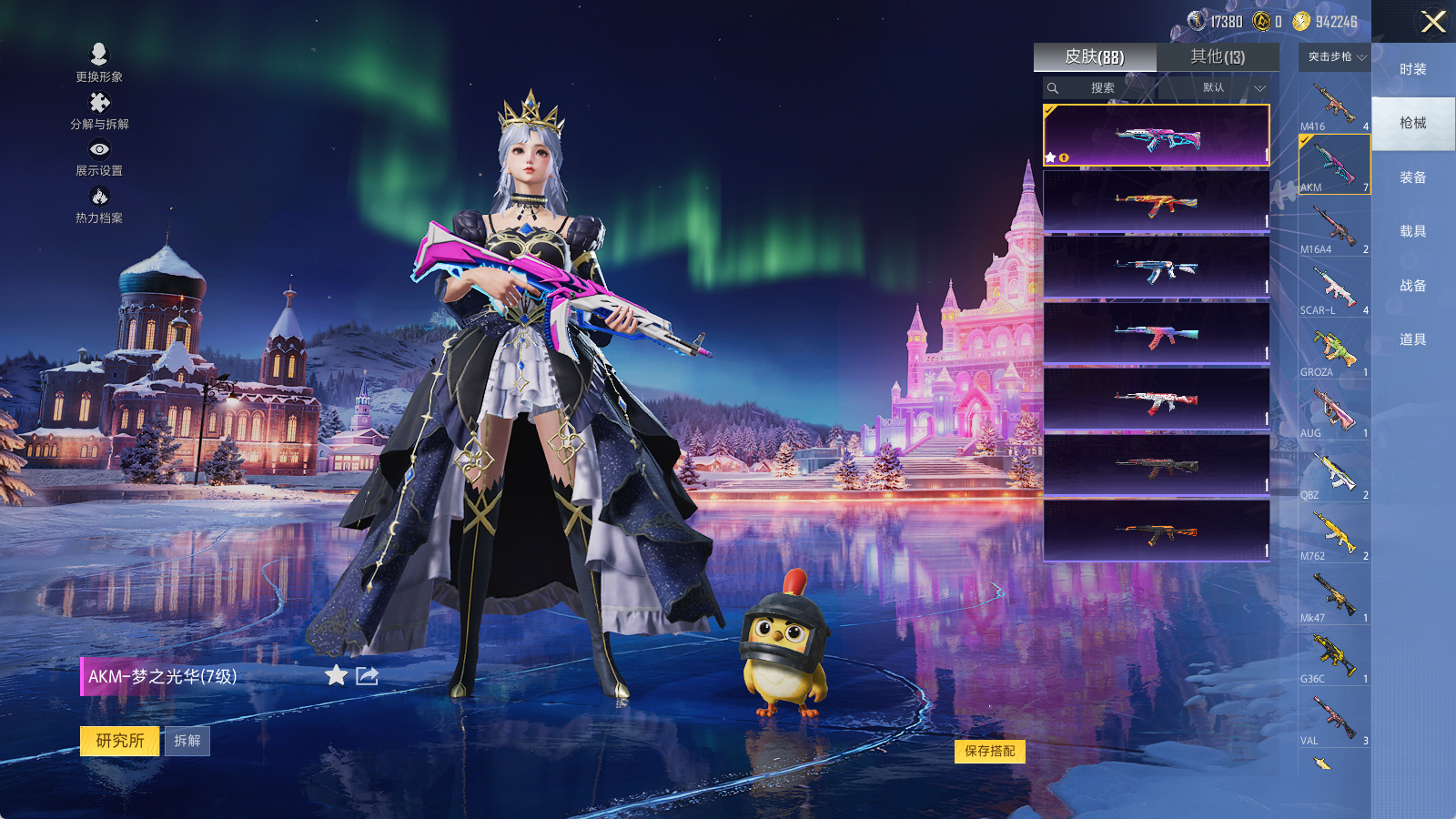Screen dimensions: 1456x819
Task: Favorite the skin with the star icon
Action: 336,675
